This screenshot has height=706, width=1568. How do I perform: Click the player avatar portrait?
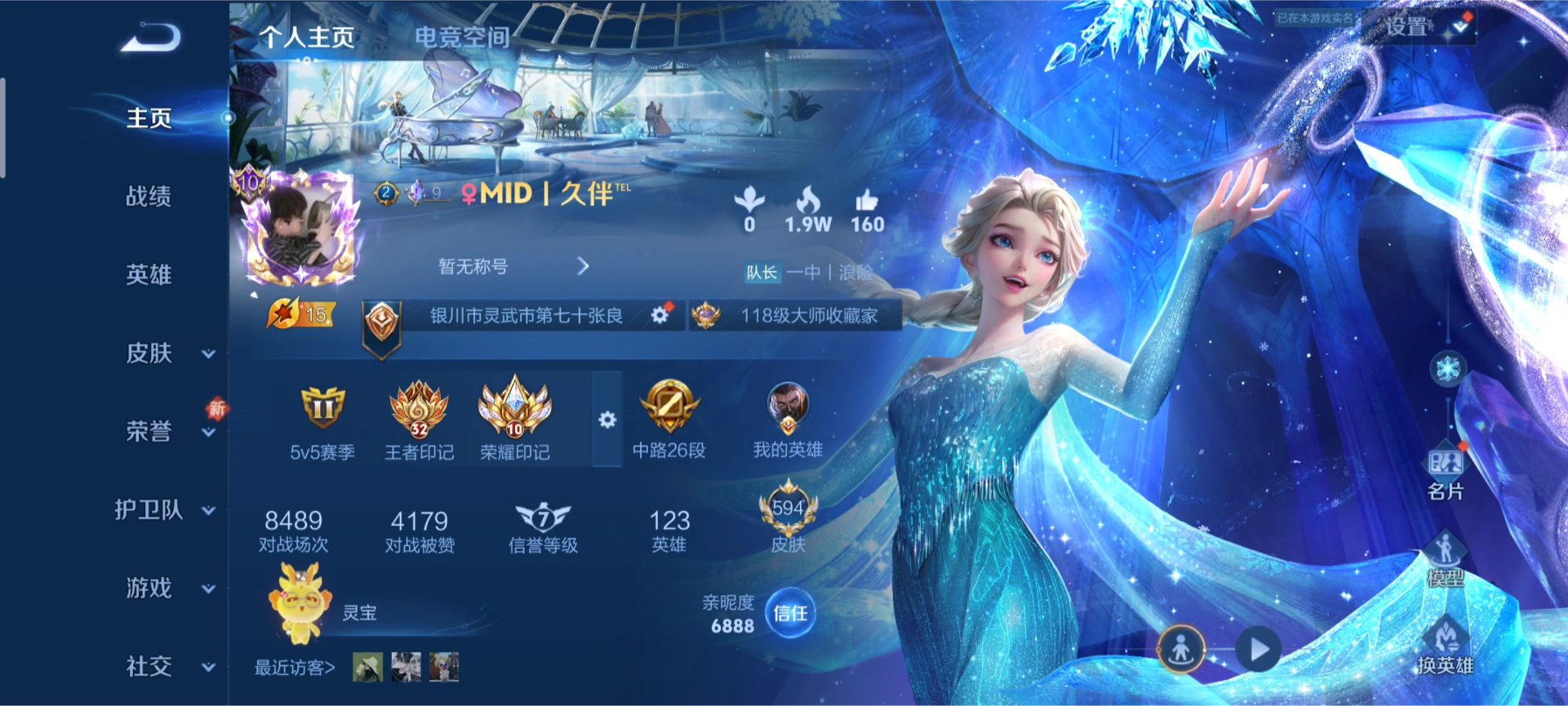point(301,229)
